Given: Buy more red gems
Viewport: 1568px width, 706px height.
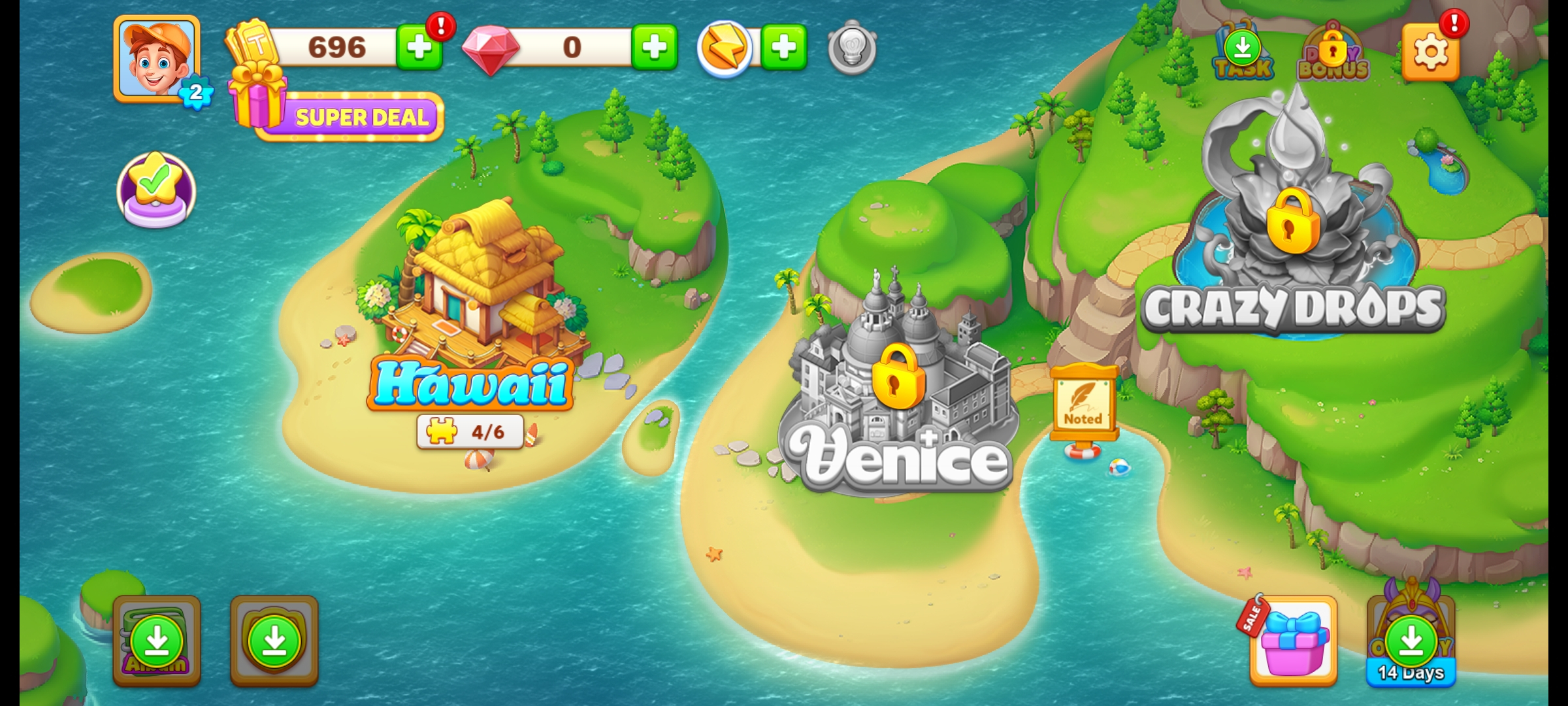Looking at the screenshot, I should click(x=654, y=47).
